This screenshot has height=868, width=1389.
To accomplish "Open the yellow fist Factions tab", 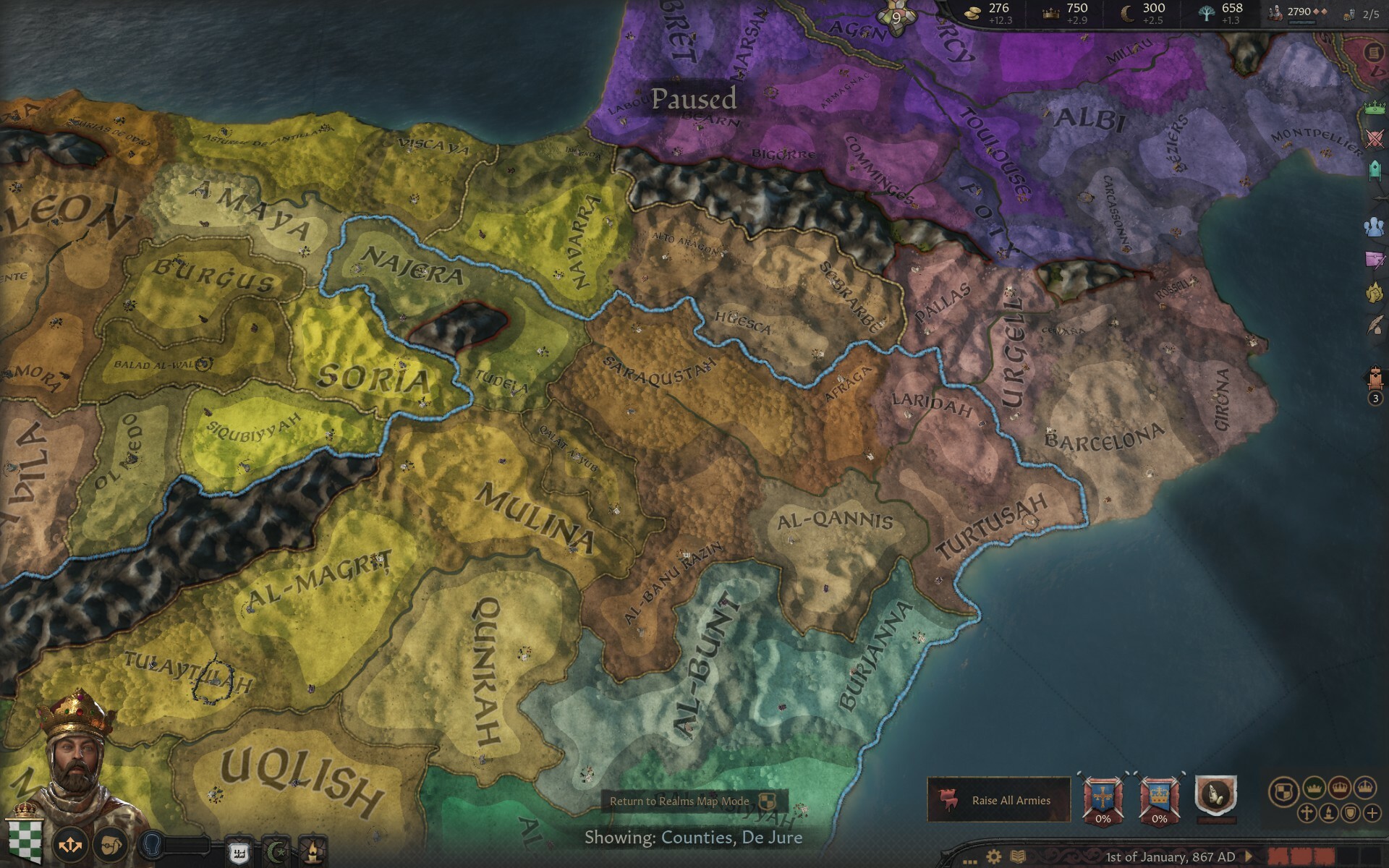I will [x=1375, y=292].
